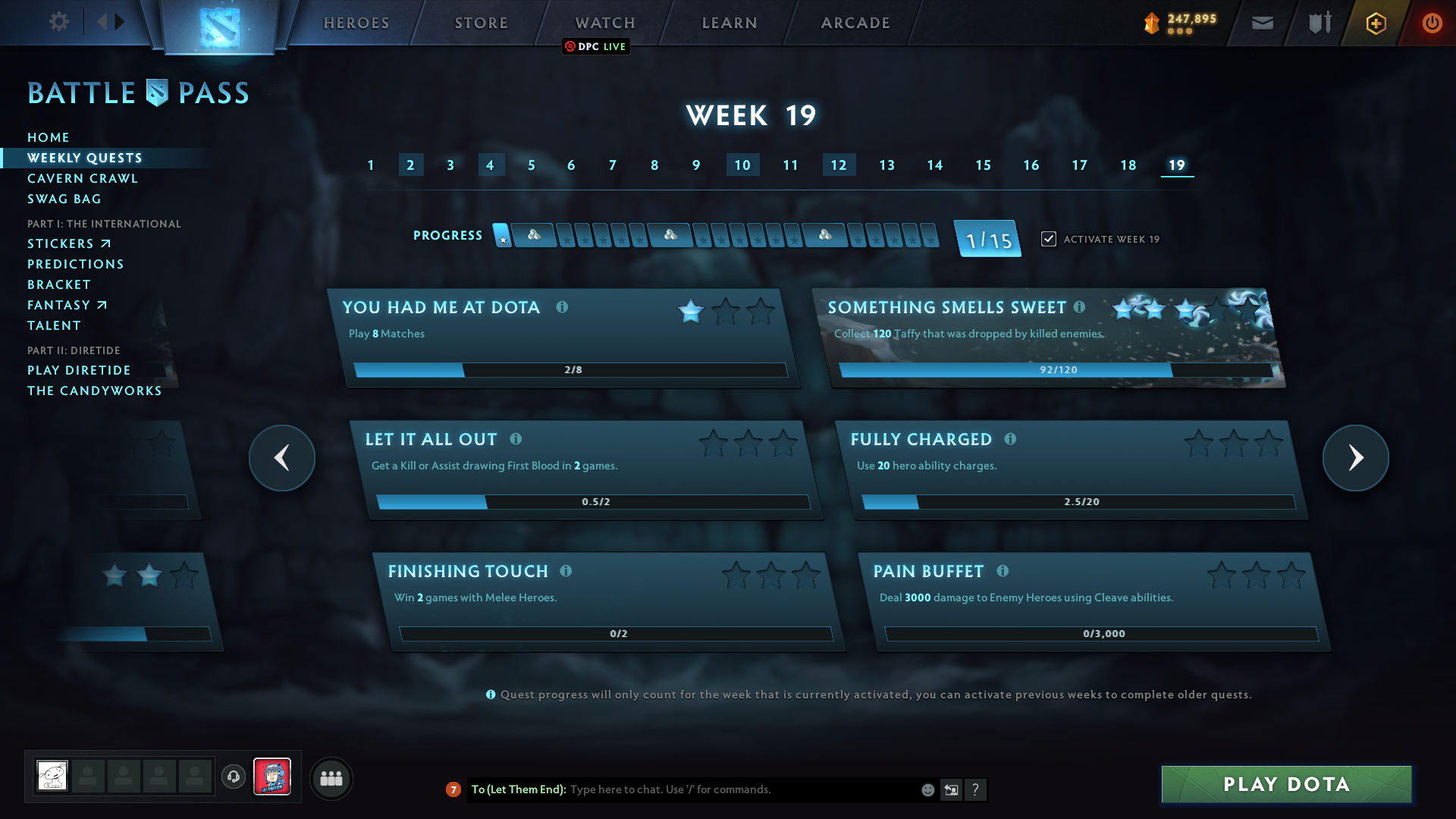Viewport: 1456px width, 819px height.
Task: Click the gold plus hexagon icon
Action: [x=1375, y=23]
